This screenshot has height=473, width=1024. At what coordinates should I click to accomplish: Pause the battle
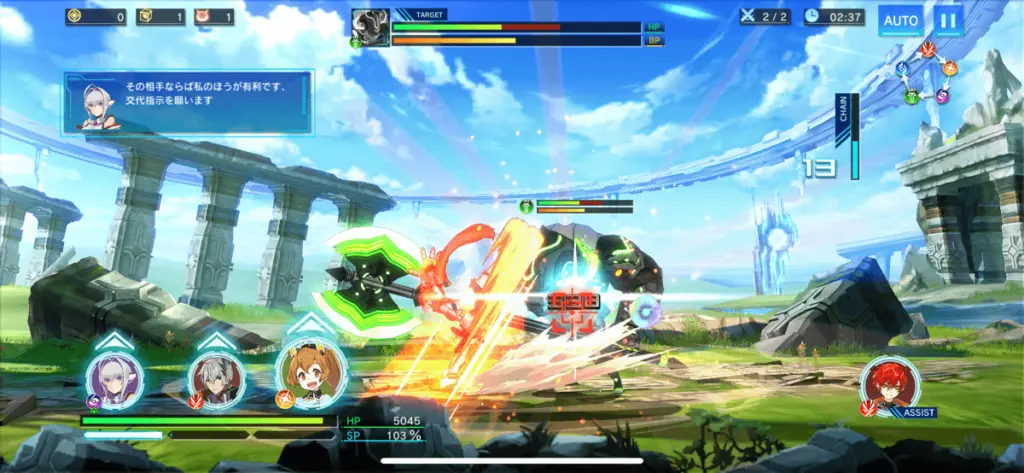tap(947, 19)
